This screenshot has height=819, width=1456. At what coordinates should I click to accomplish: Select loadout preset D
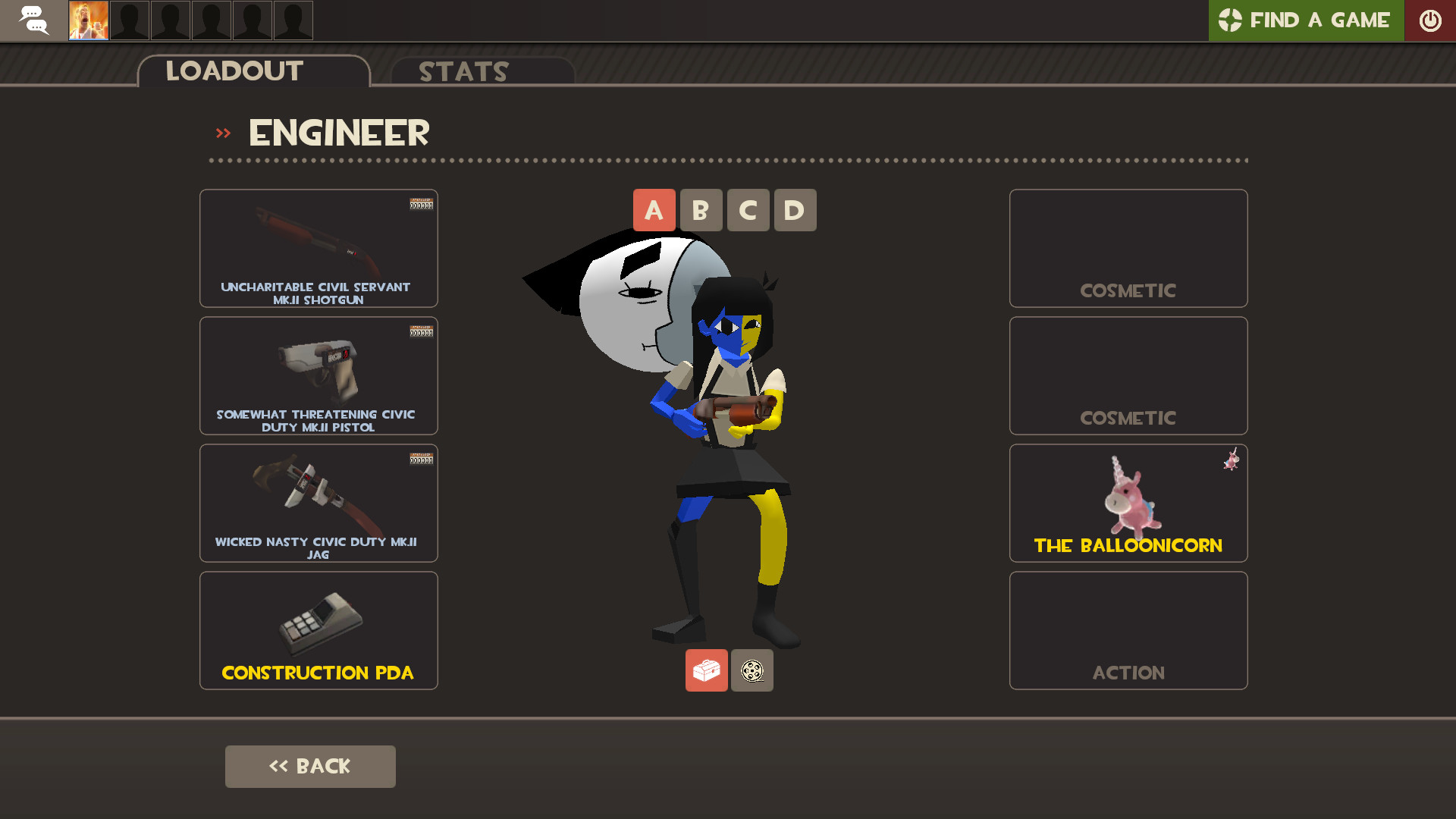coord(795,210)
